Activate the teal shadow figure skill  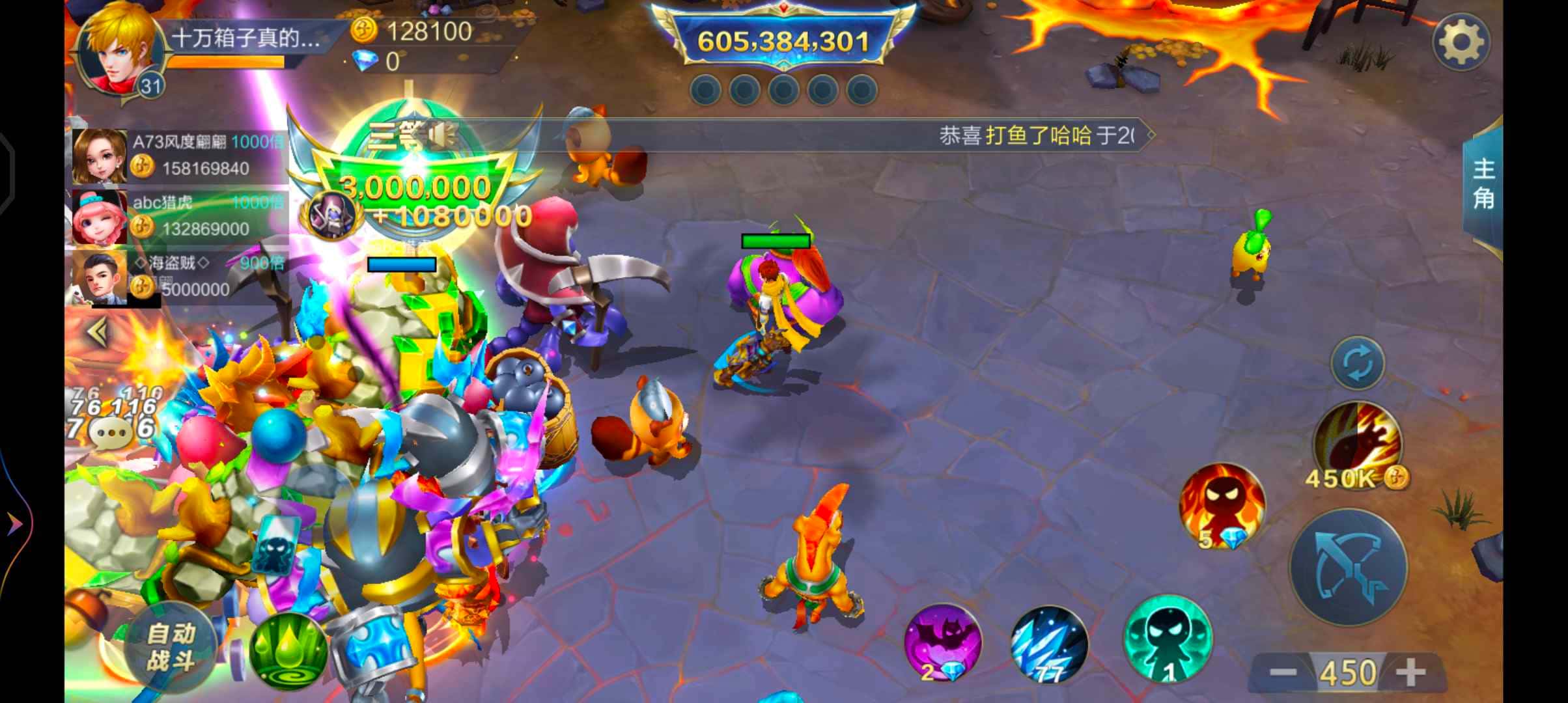point(1168,639)
